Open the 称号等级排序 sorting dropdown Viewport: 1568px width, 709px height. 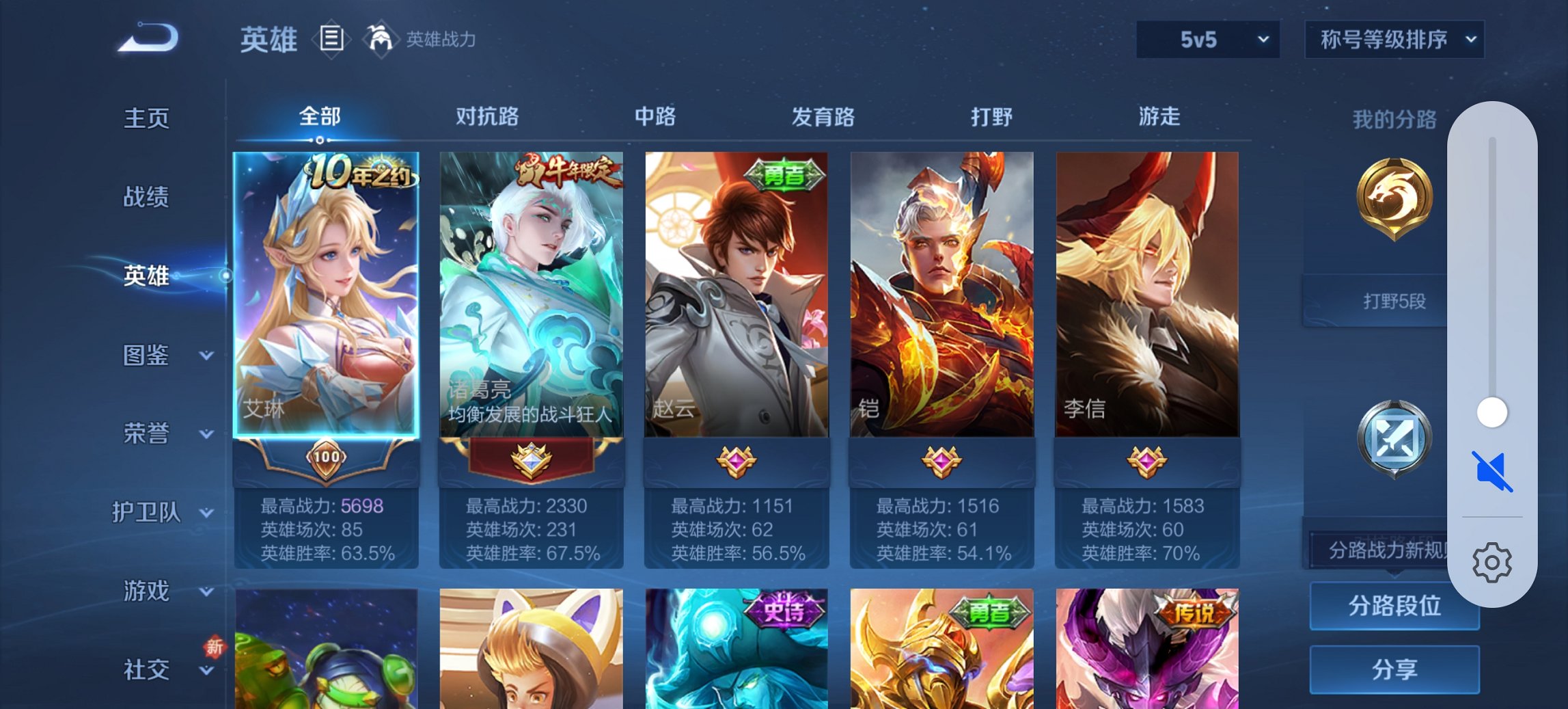[x=1394, y=40]
